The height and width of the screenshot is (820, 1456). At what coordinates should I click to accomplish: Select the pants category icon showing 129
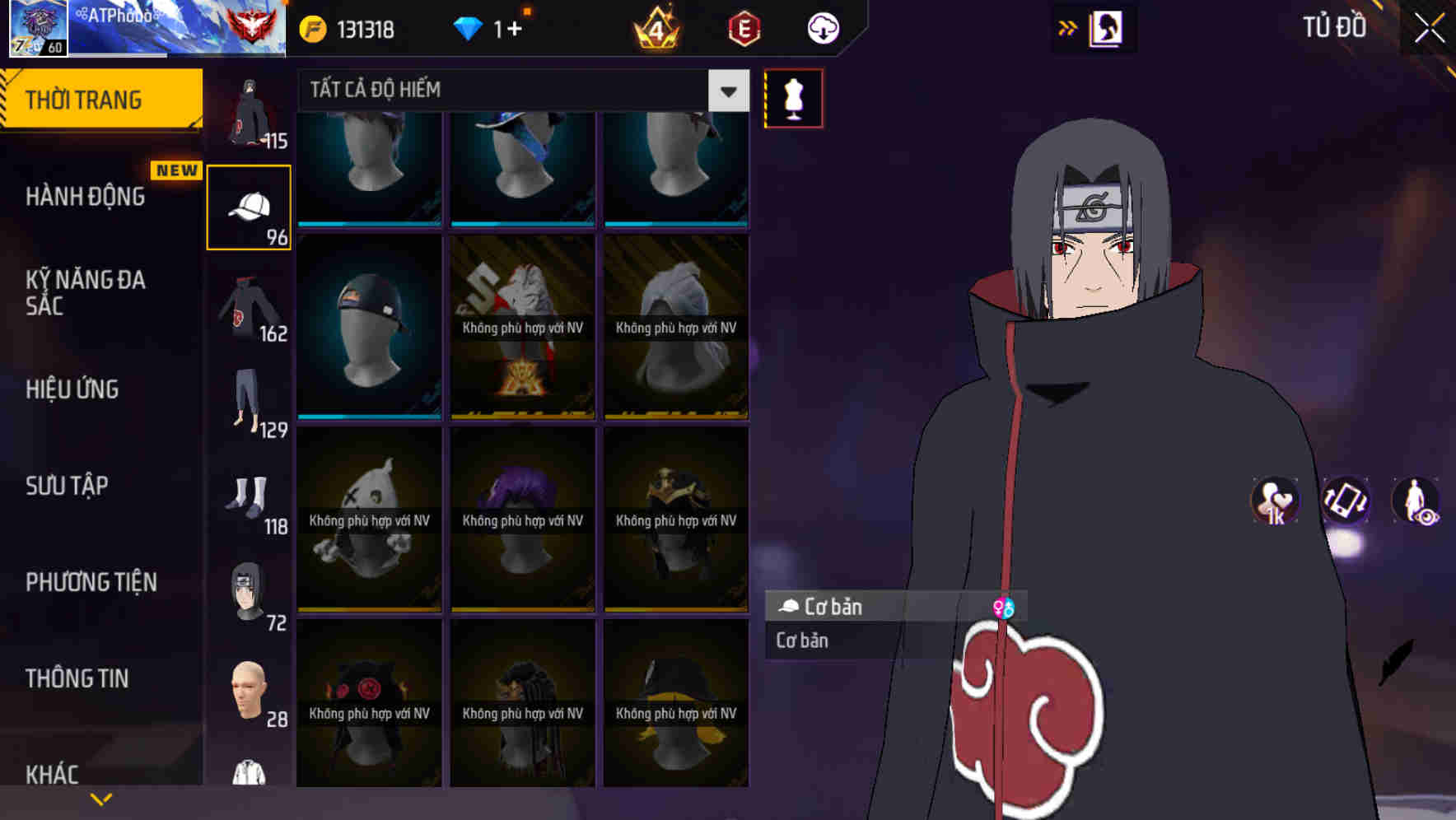(248, 401)
